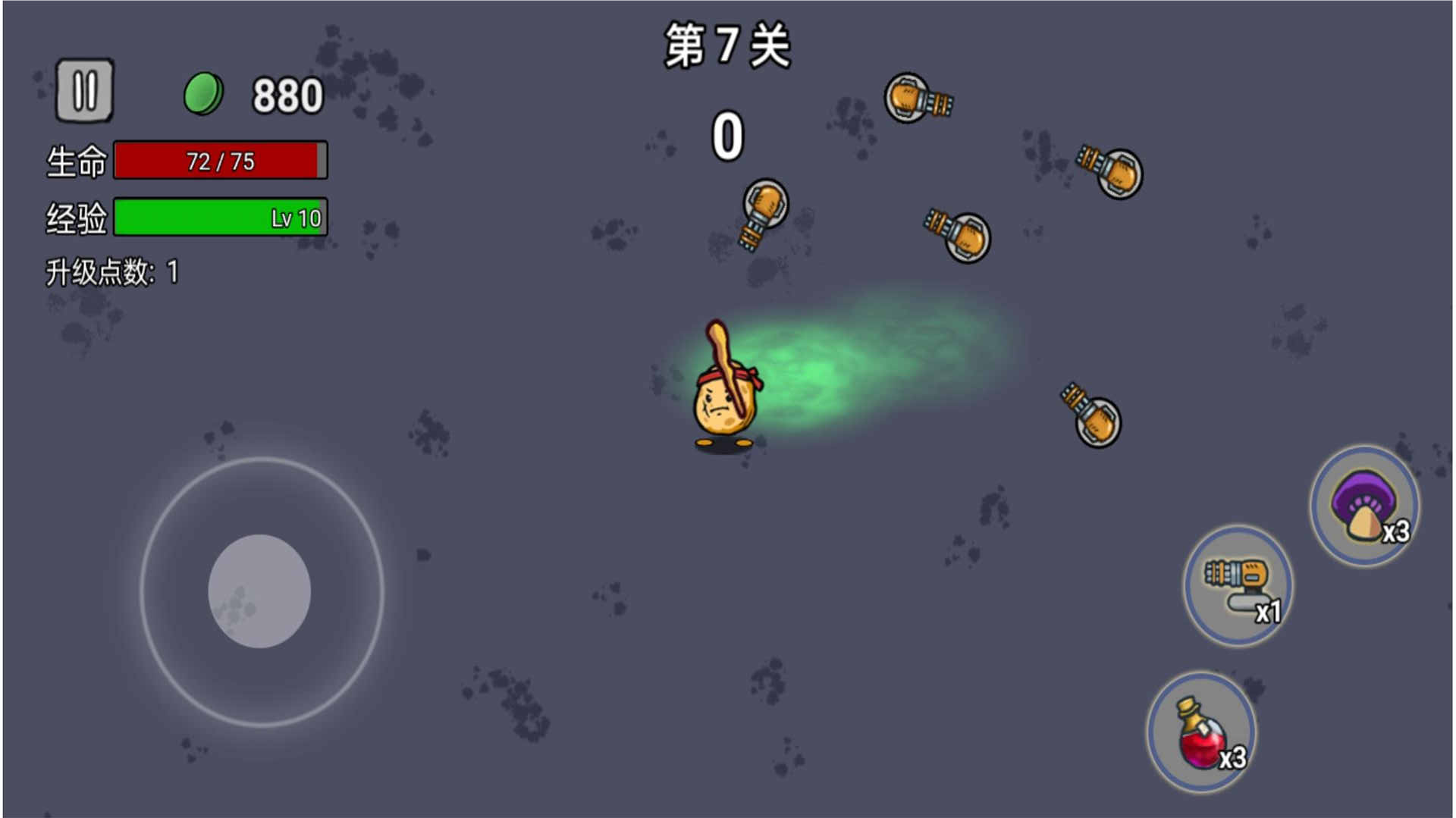Tap the pause button
The height and width of the screenshot is (818, 1456).
point(86,92)
